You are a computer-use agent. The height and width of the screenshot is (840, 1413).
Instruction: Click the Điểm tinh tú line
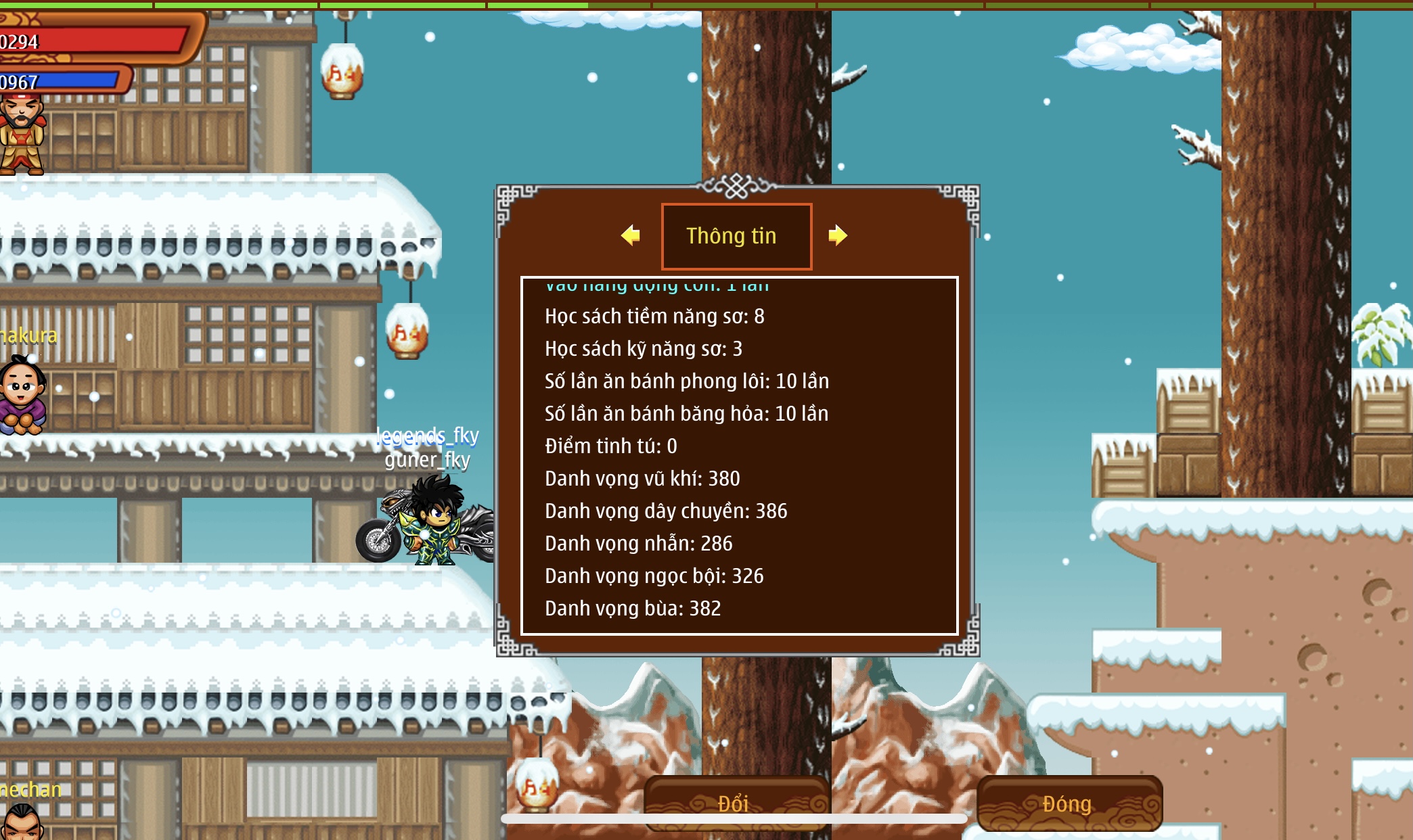(610, 446)
